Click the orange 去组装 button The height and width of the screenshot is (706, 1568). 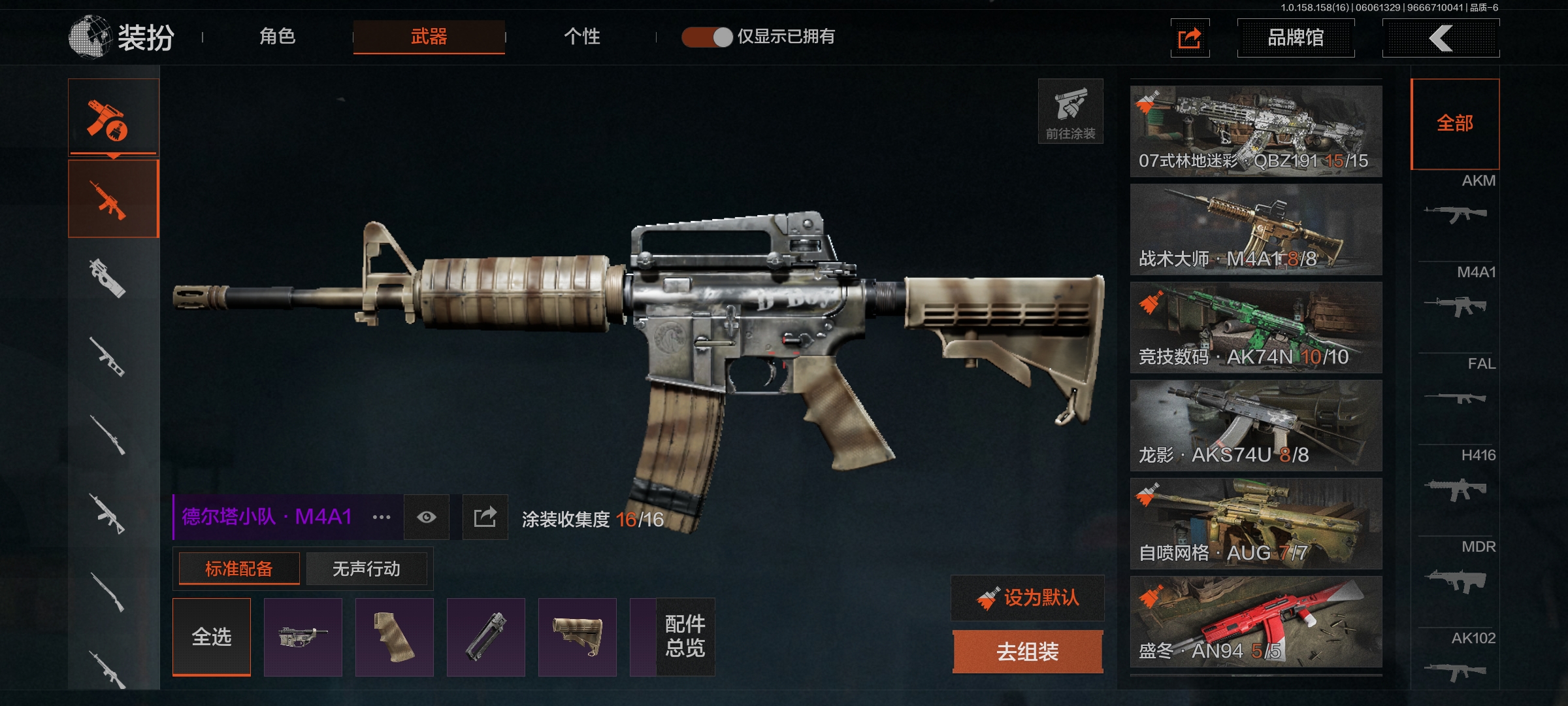coord(1028,651)
